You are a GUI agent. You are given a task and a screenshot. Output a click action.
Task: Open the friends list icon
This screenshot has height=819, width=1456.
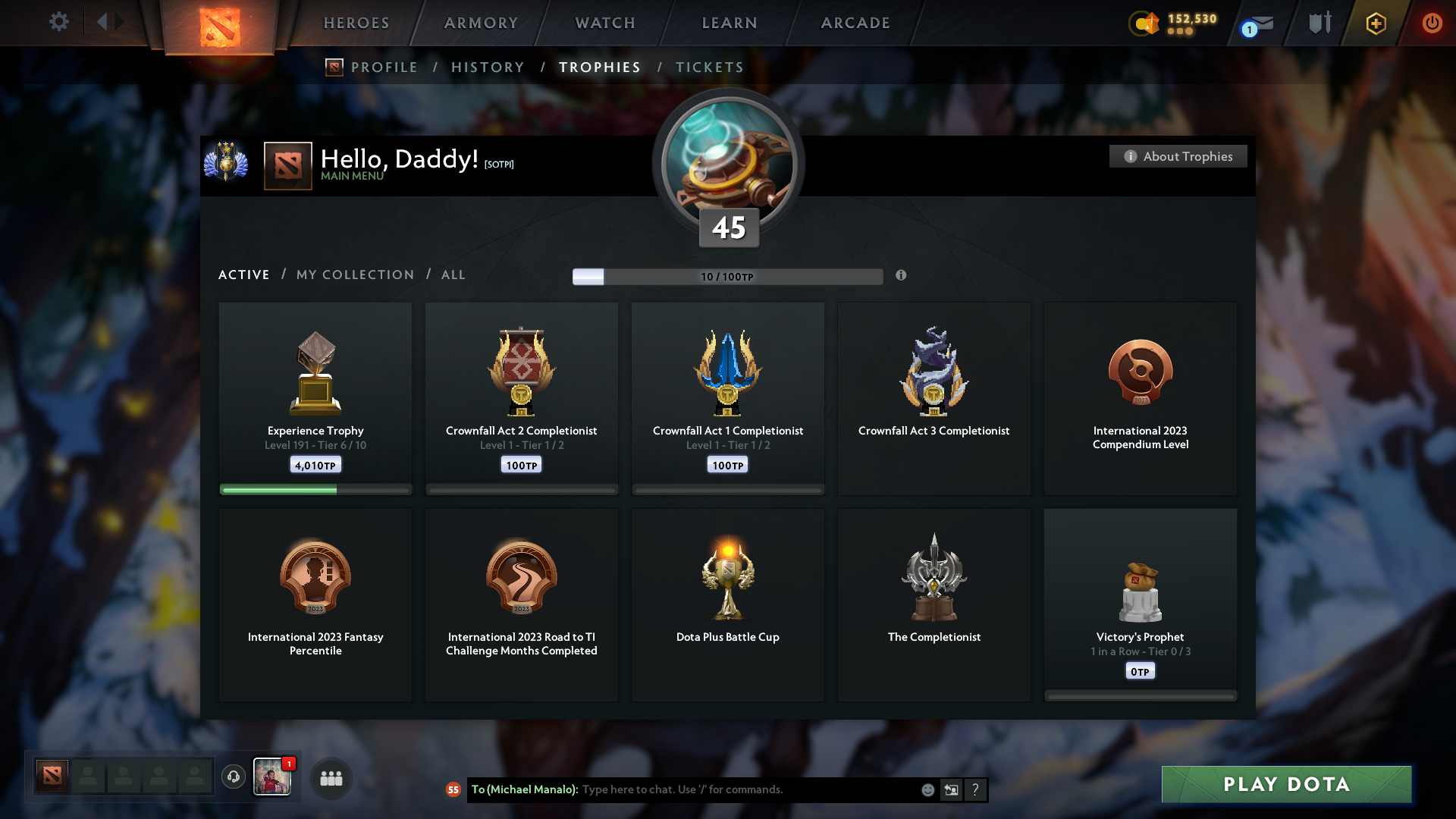point(331,777)
